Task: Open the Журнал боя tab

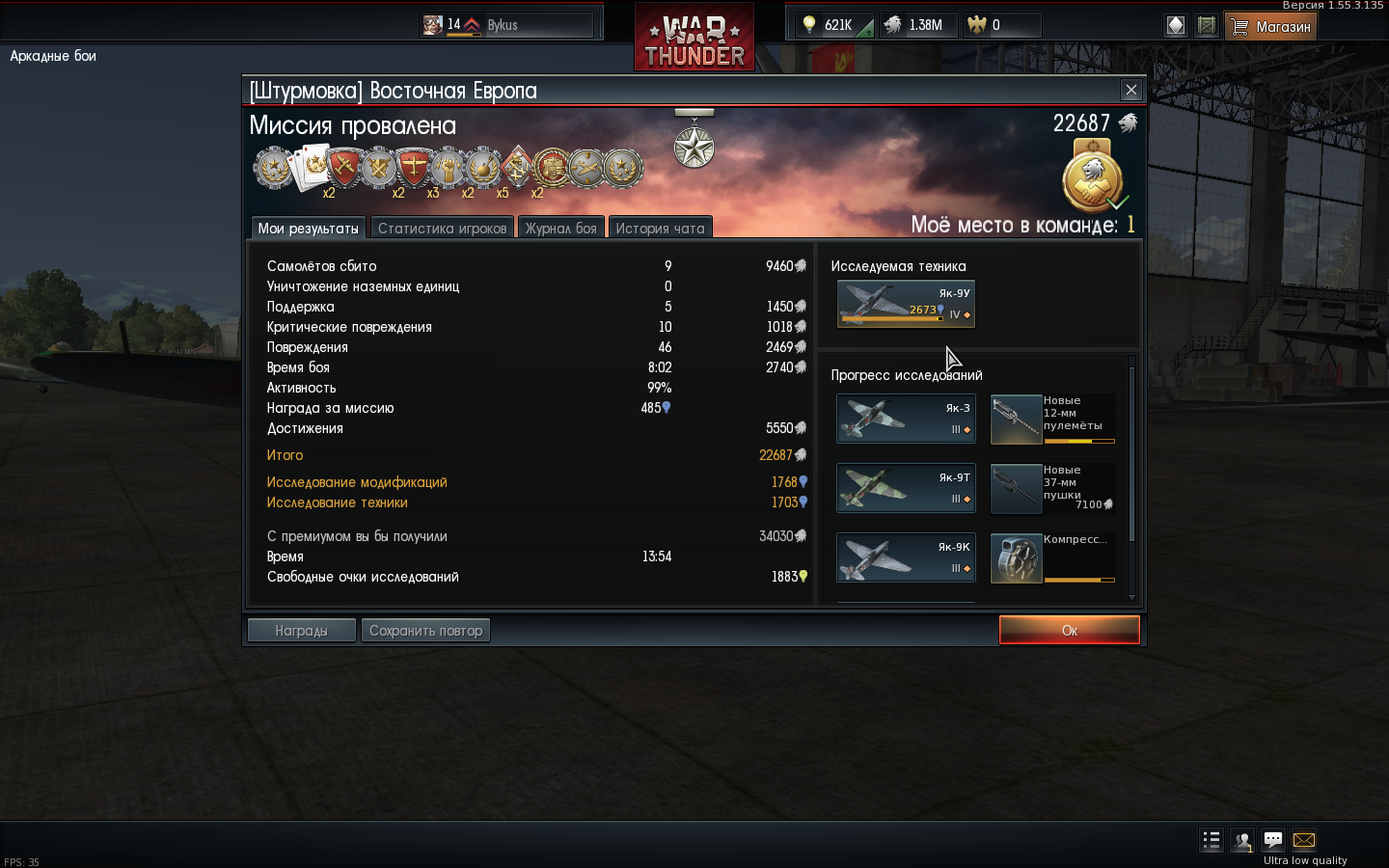Action: click(560, 228)
